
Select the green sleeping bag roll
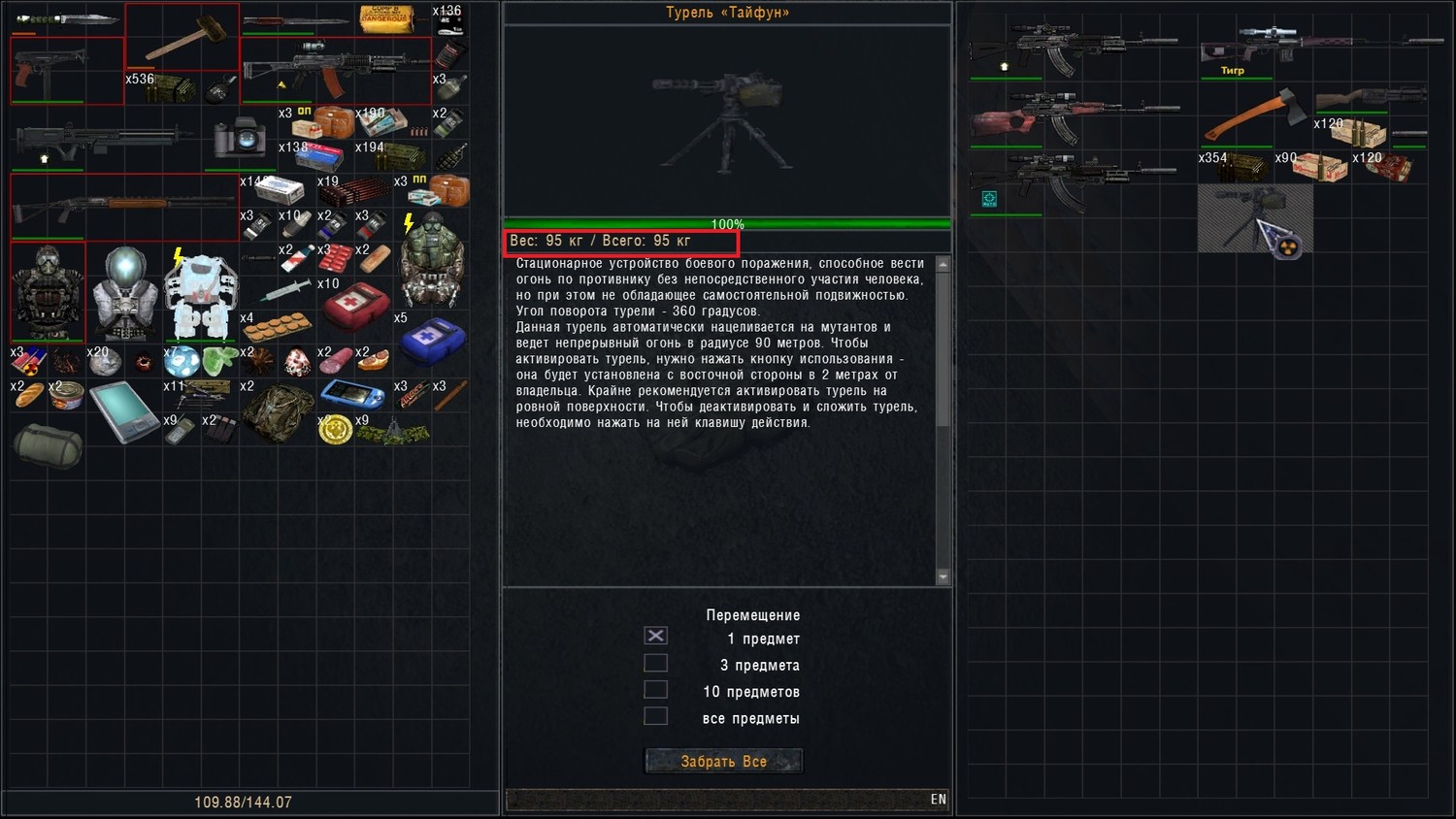[48, 443]
